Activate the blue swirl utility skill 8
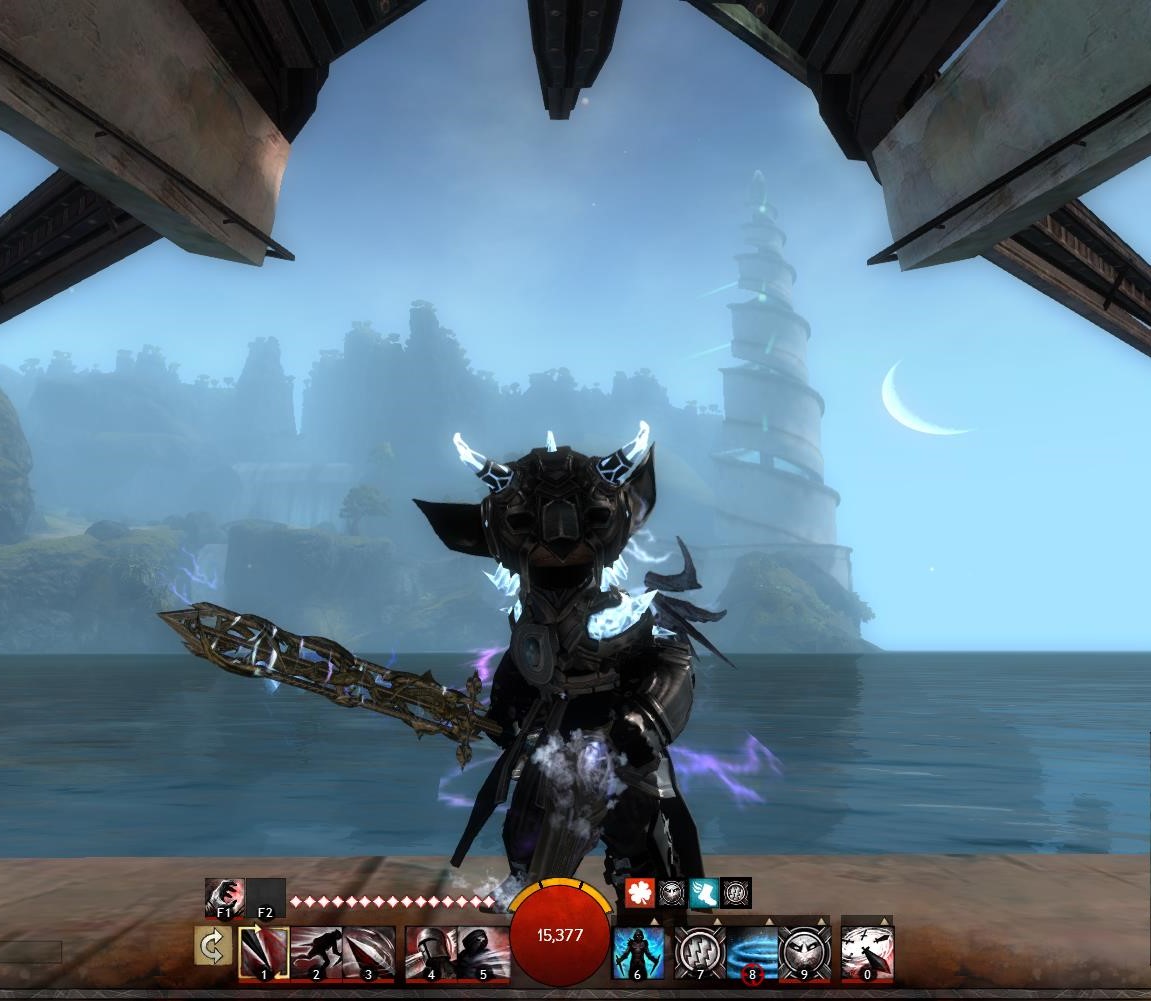The image size is (1151, 1001). [751, 952]
